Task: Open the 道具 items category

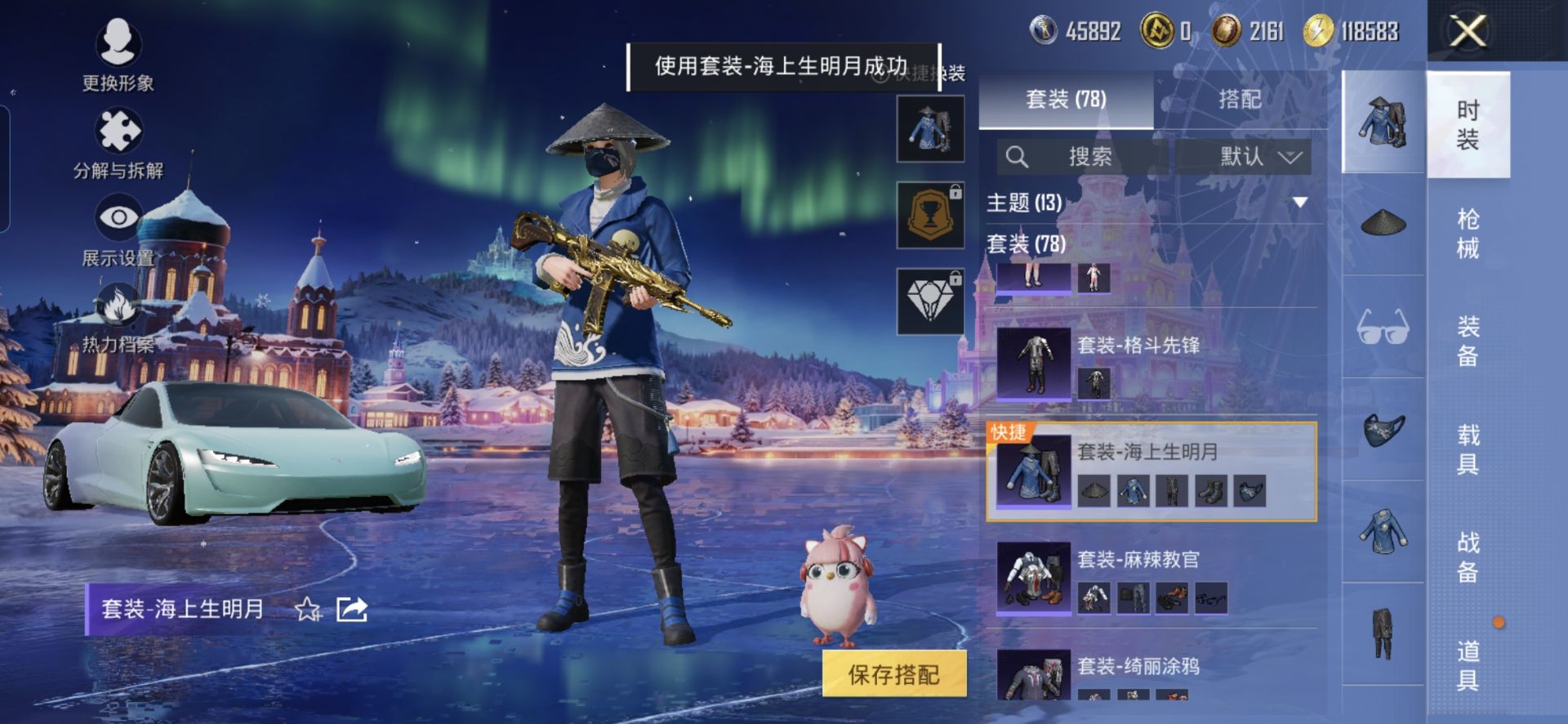Action: (x=1468, y=664)
